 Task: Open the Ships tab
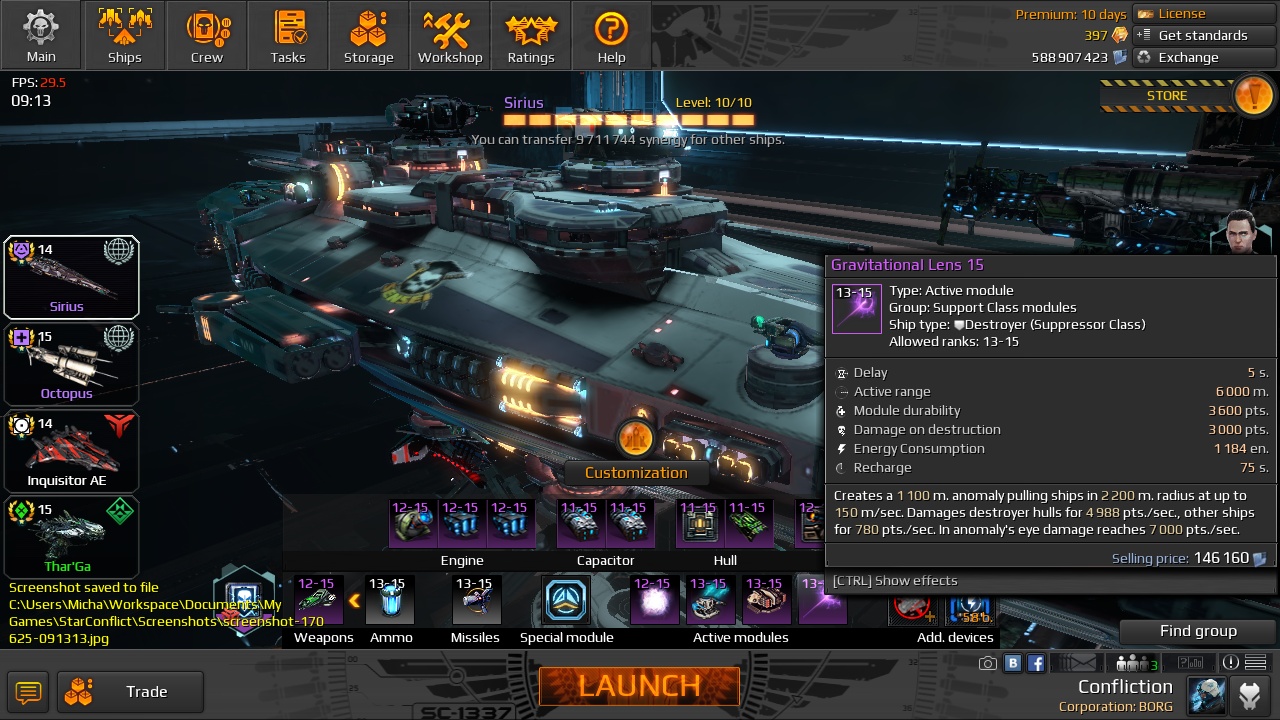point(124,35)
